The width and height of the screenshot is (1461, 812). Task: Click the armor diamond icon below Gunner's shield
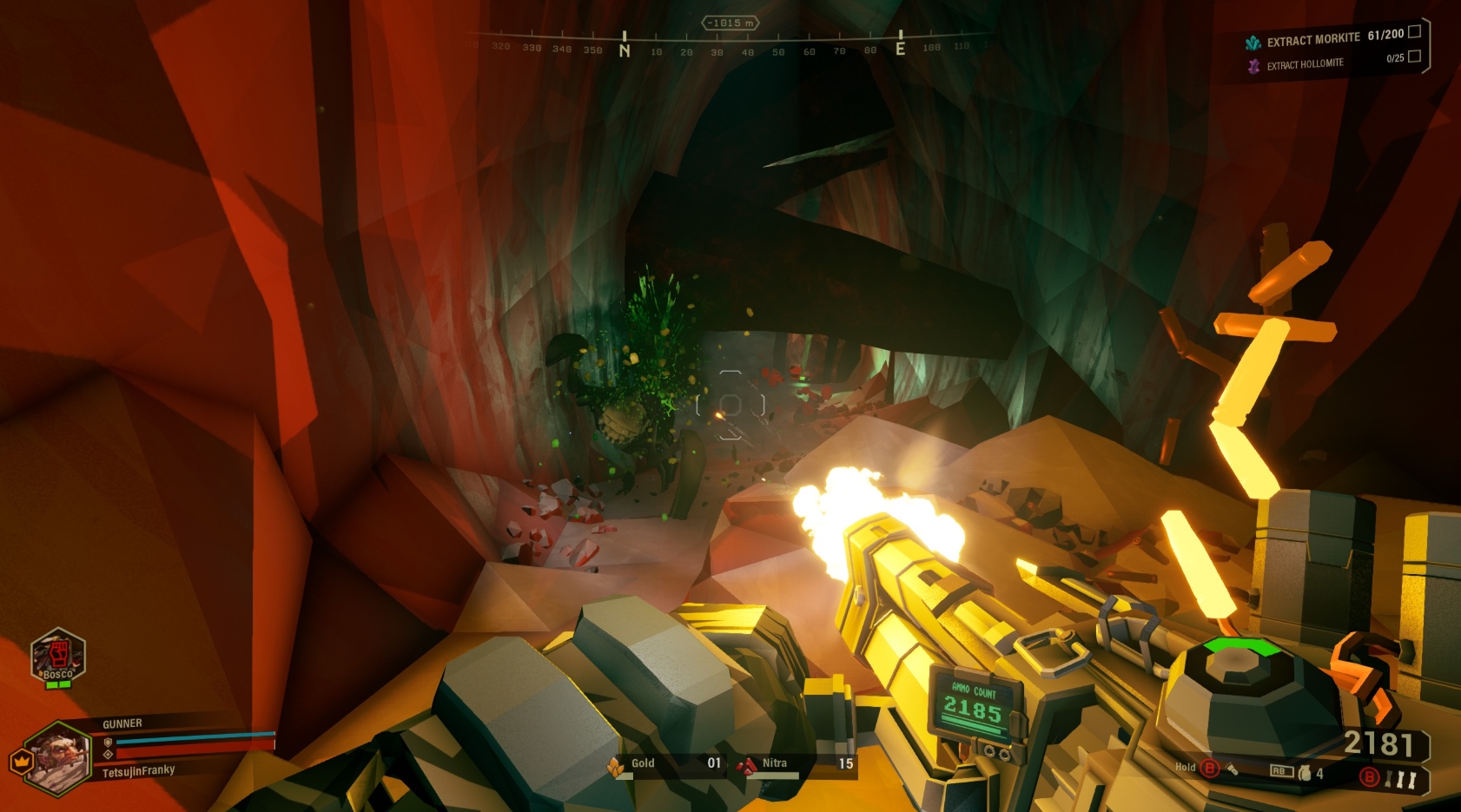click(x=108, y=754)
